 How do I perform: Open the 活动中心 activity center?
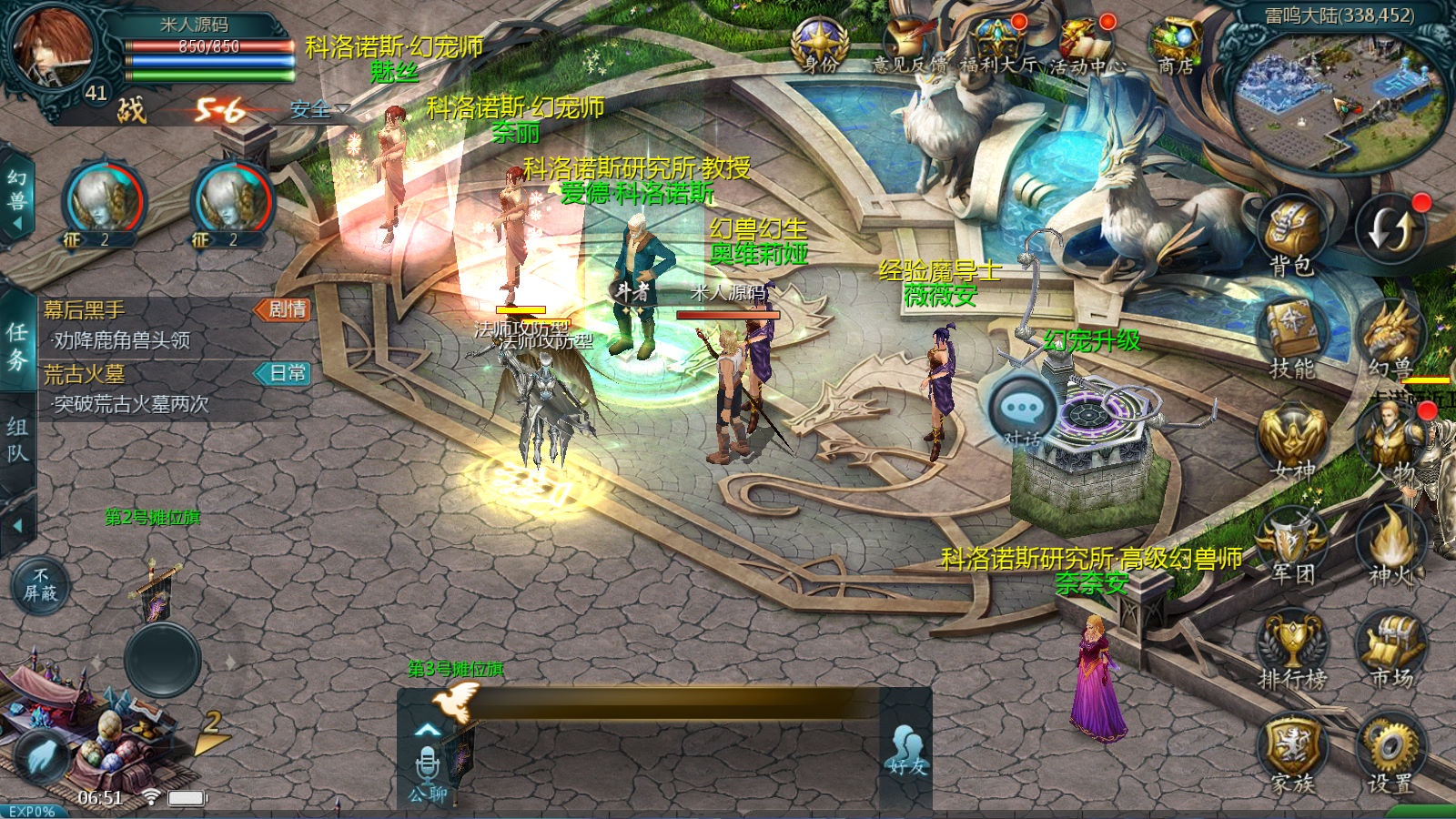click(1087, 45)
